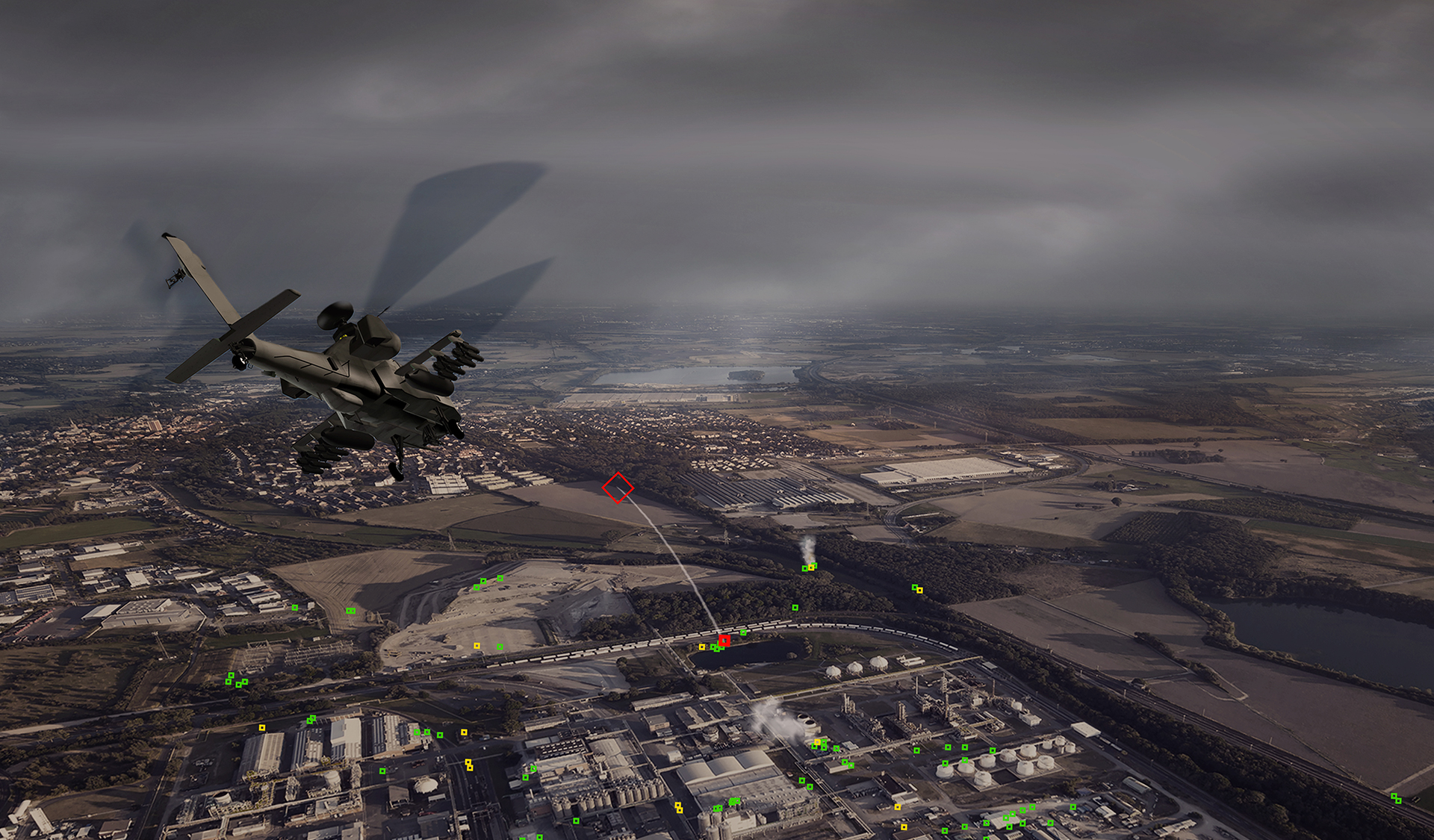This screenshot has width=1434, height=840.
Task: Click the green marker below the pond markers
Action: click(x=716, y=650)
